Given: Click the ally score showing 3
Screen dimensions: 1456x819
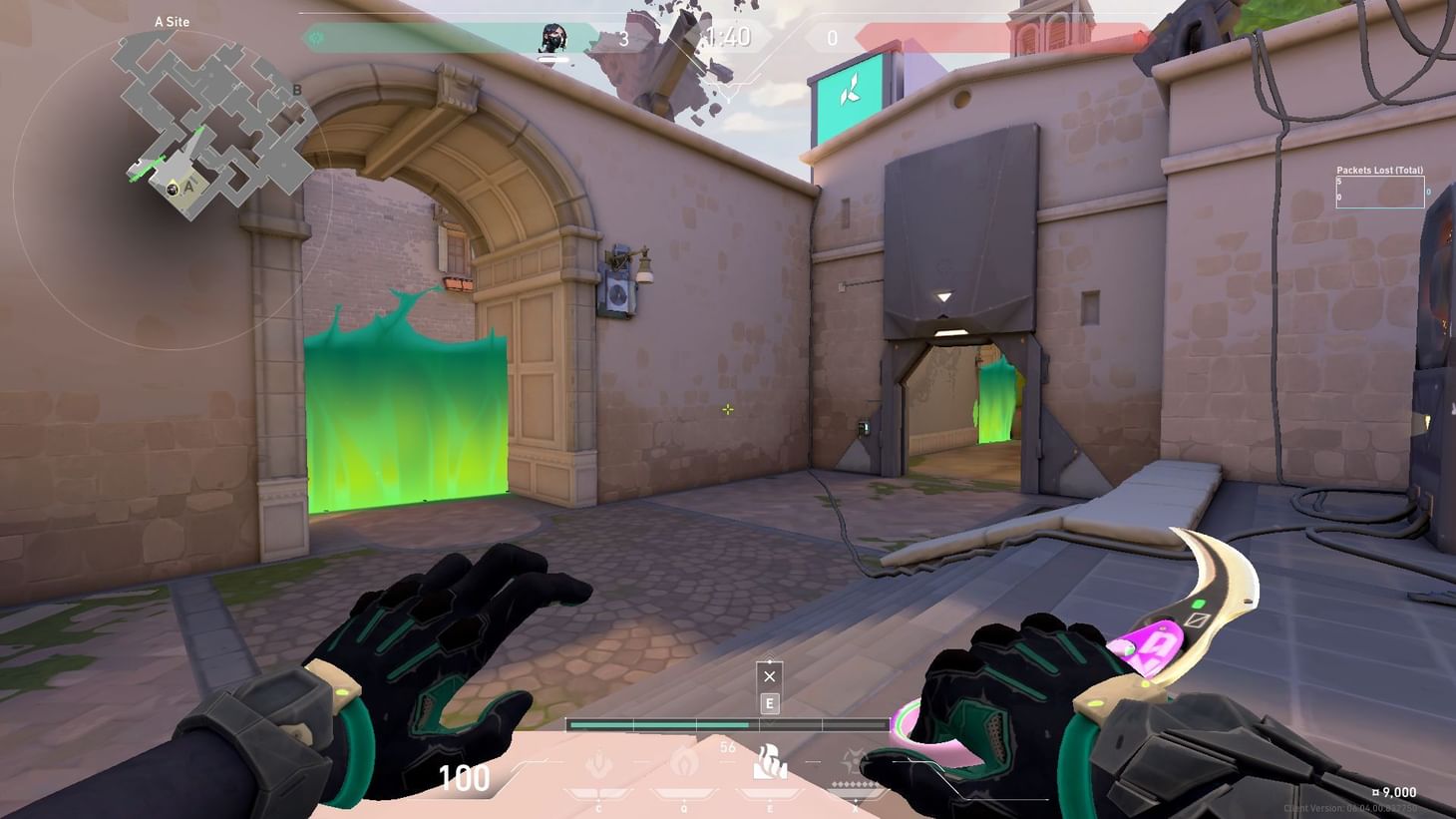Looking at the screenshot, I should click(625, 38).
